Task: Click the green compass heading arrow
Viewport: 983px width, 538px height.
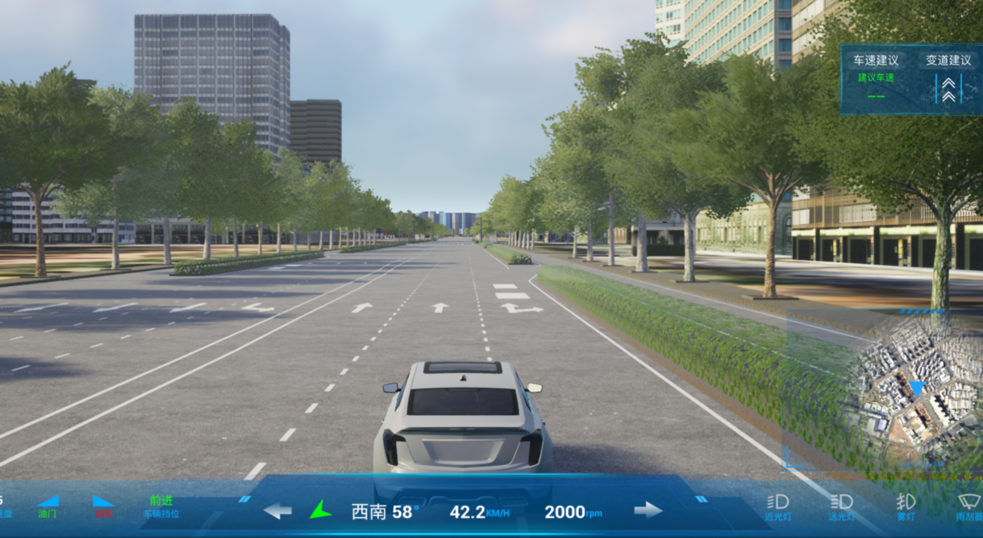Action: (x=320, y=510)
